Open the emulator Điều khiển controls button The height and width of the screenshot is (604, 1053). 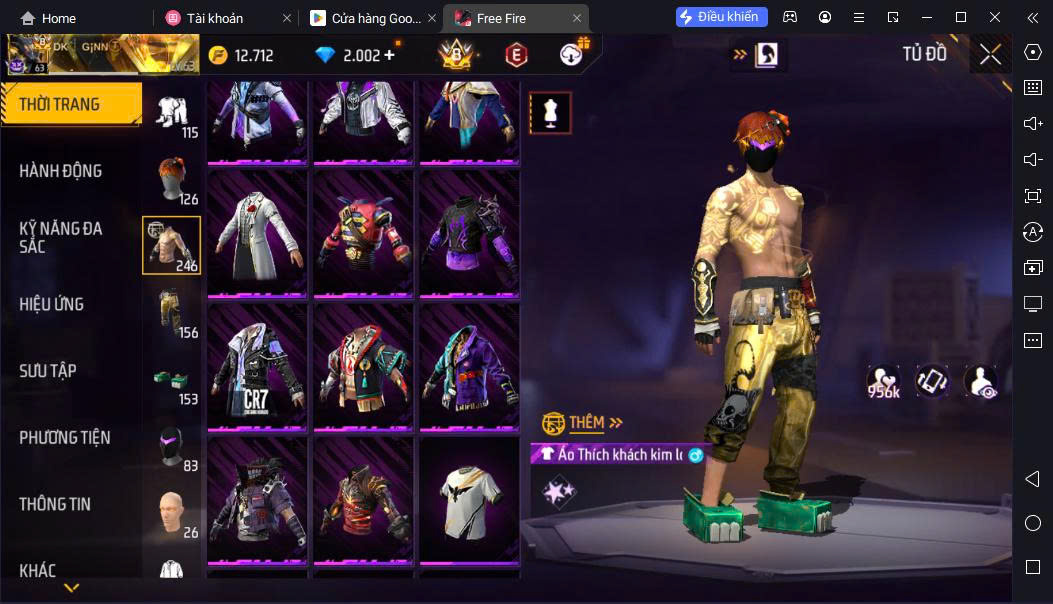[x=722, y=17]
